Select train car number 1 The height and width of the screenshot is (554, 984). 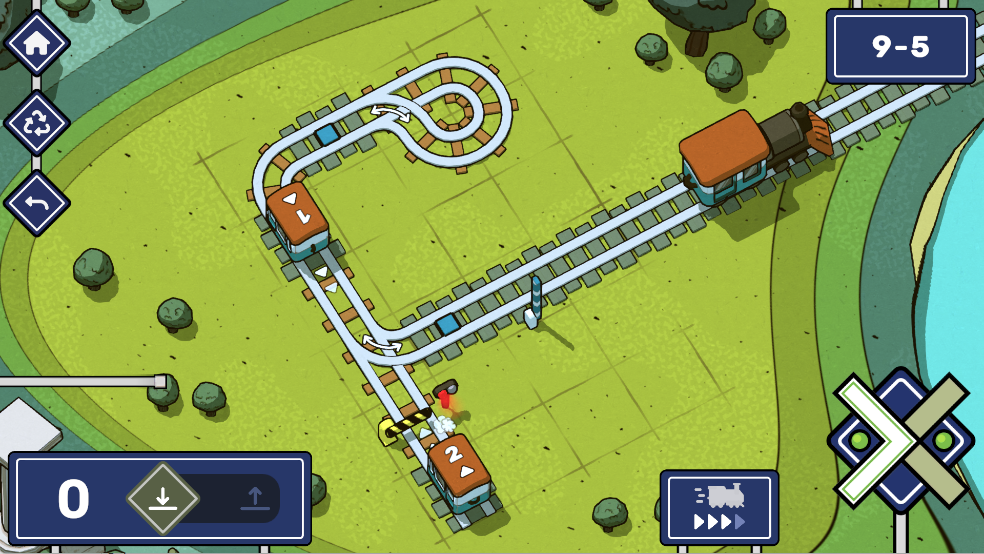point(297,219)
